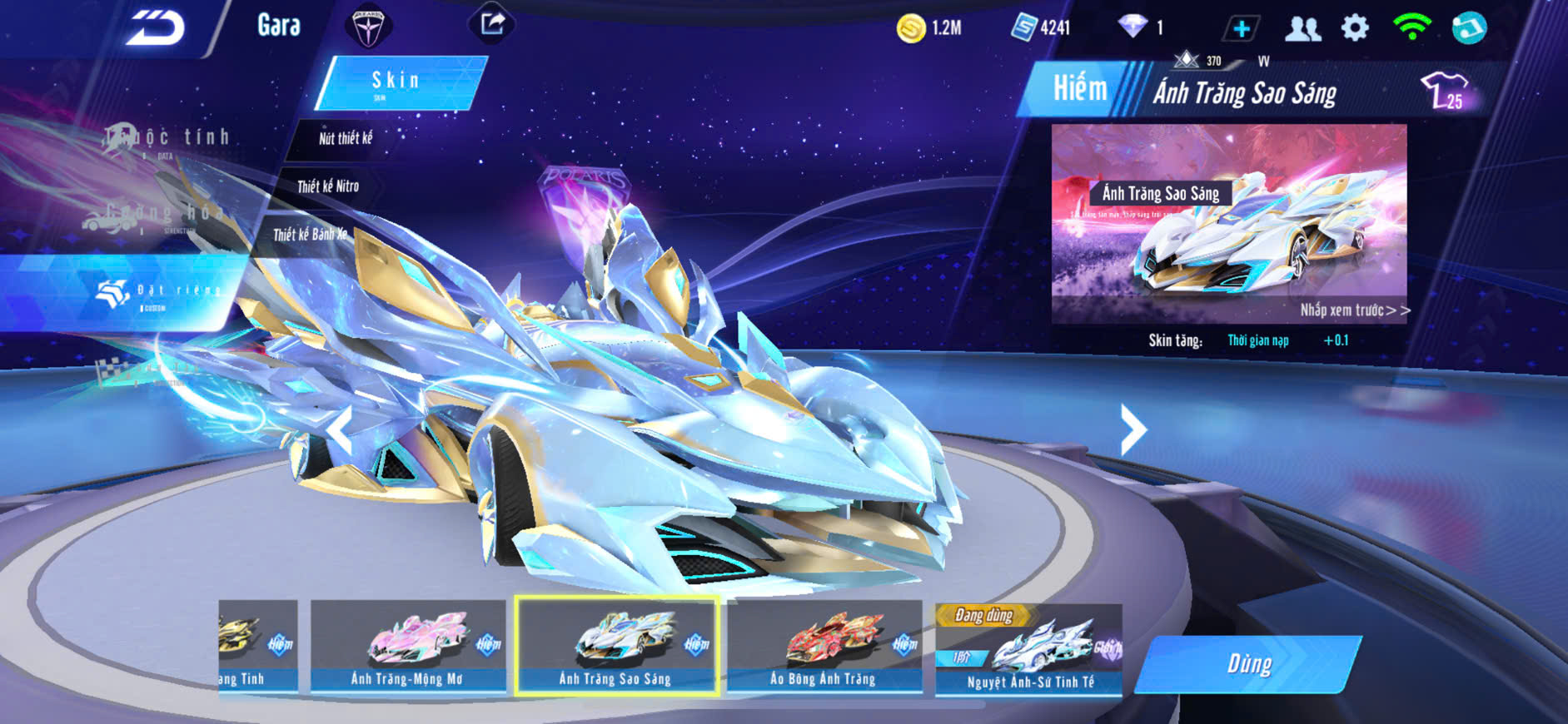Image resolution: width=1568 pixels, height=724 pixels.
Task: Open the Nút thiết kế tab
Action: pyautogui.click(x=345, y=138)
